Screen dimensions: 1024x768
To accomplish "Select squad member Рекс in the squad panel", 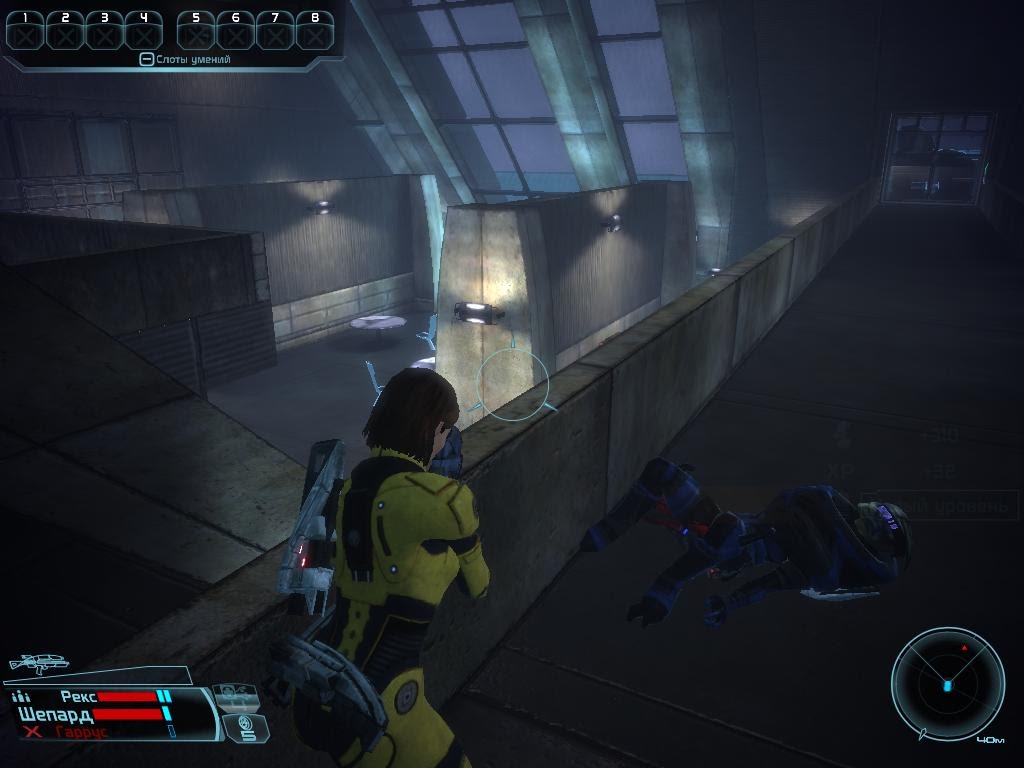I will tap(78, 696).
